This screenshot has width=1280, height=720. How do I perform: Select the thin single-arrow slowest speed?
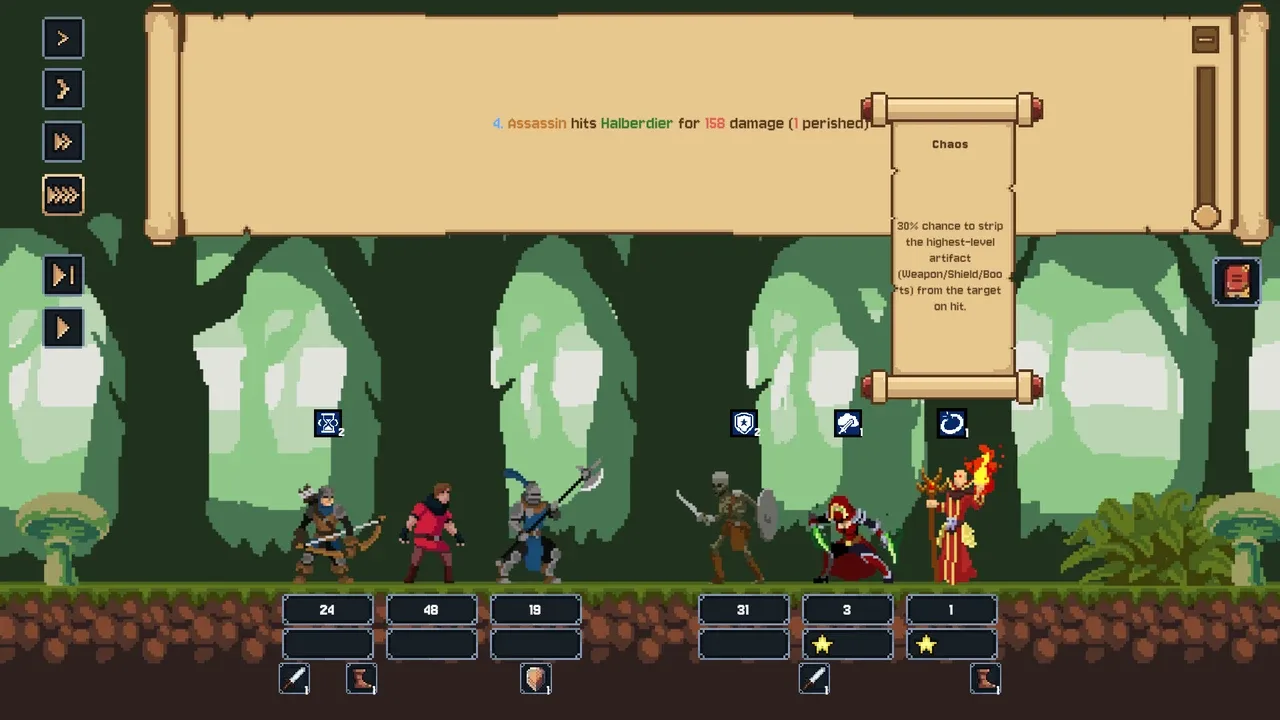point(63,38)
